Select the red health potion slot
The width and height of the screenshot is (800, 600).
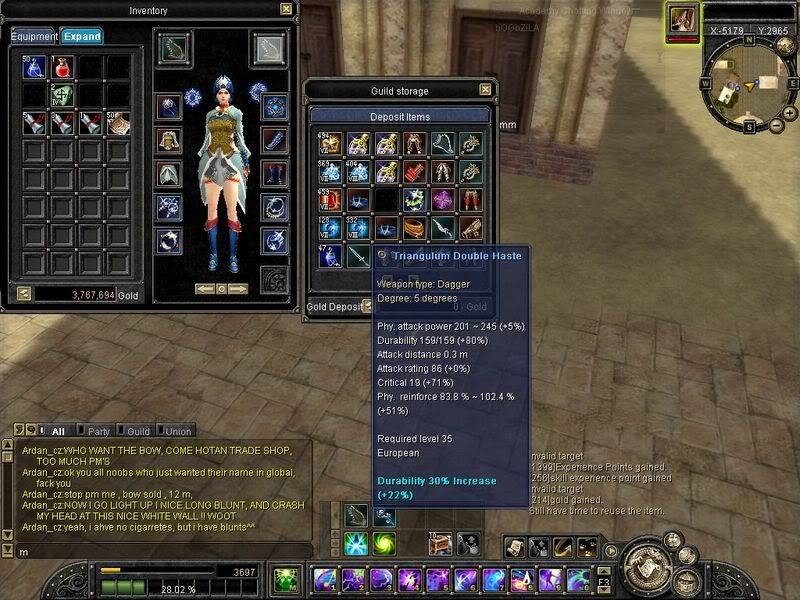click(63, 68)
